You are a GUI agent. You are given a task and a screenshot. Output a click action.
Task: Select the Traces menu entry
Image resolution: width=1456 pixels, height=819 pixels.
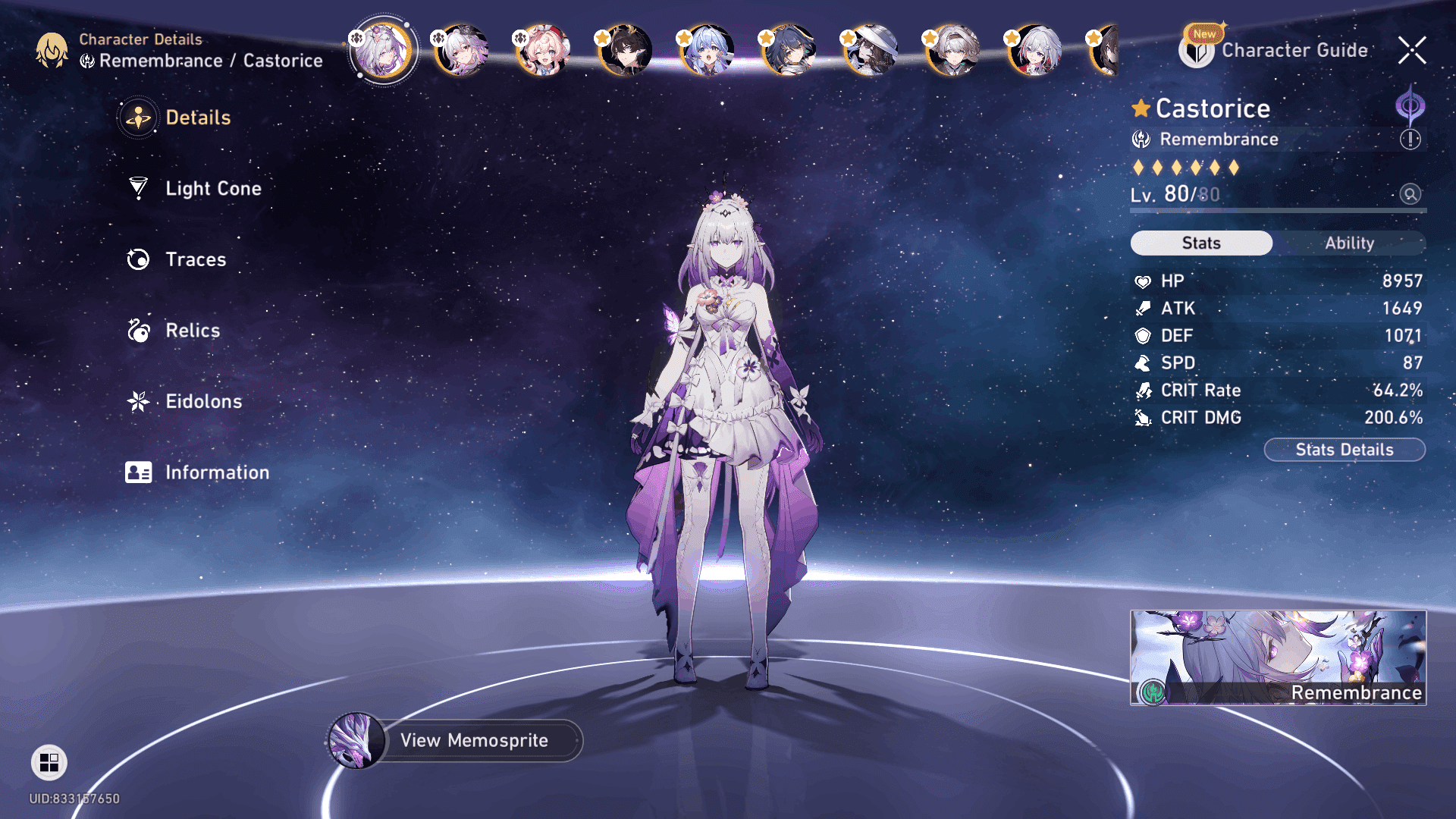195,259
